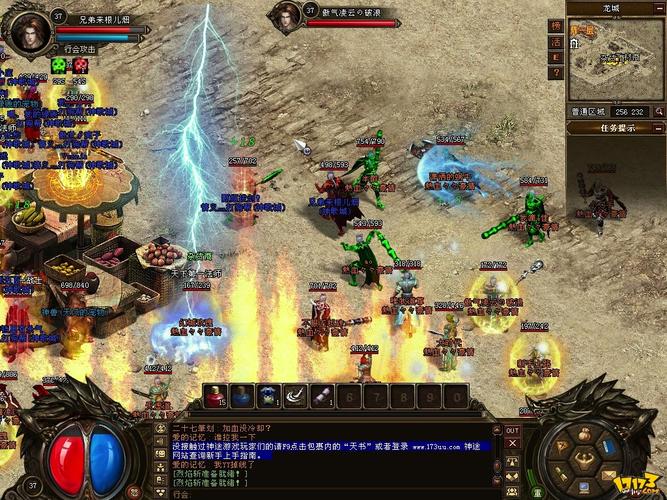Viewport: 667px width, 500px height.
Task: Use the scroll item in the hotbar
Action: (322, 397)
